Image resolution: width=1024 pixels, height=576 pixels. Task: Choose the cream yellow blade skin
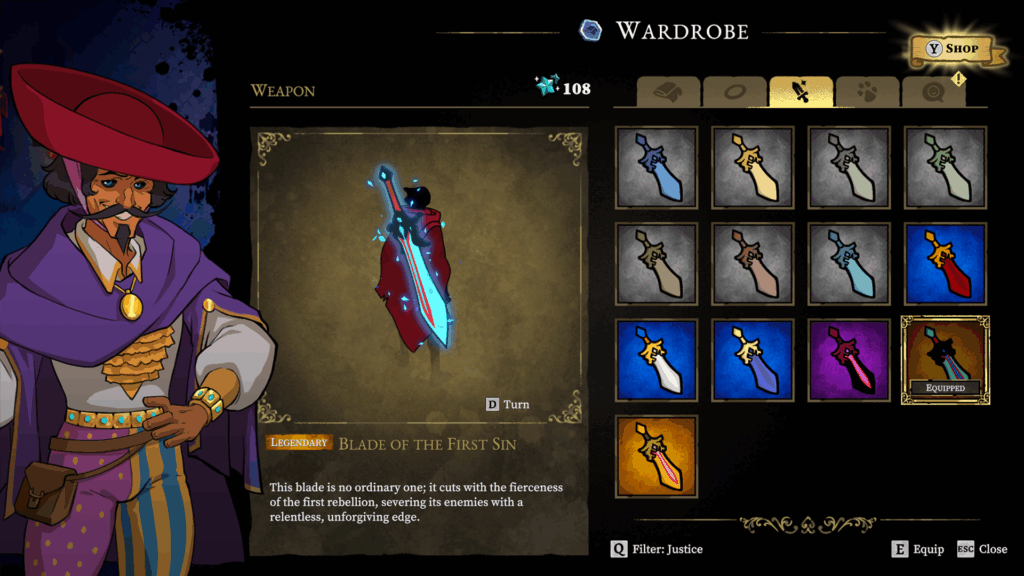pyautogui.click(x=752, y=167)
